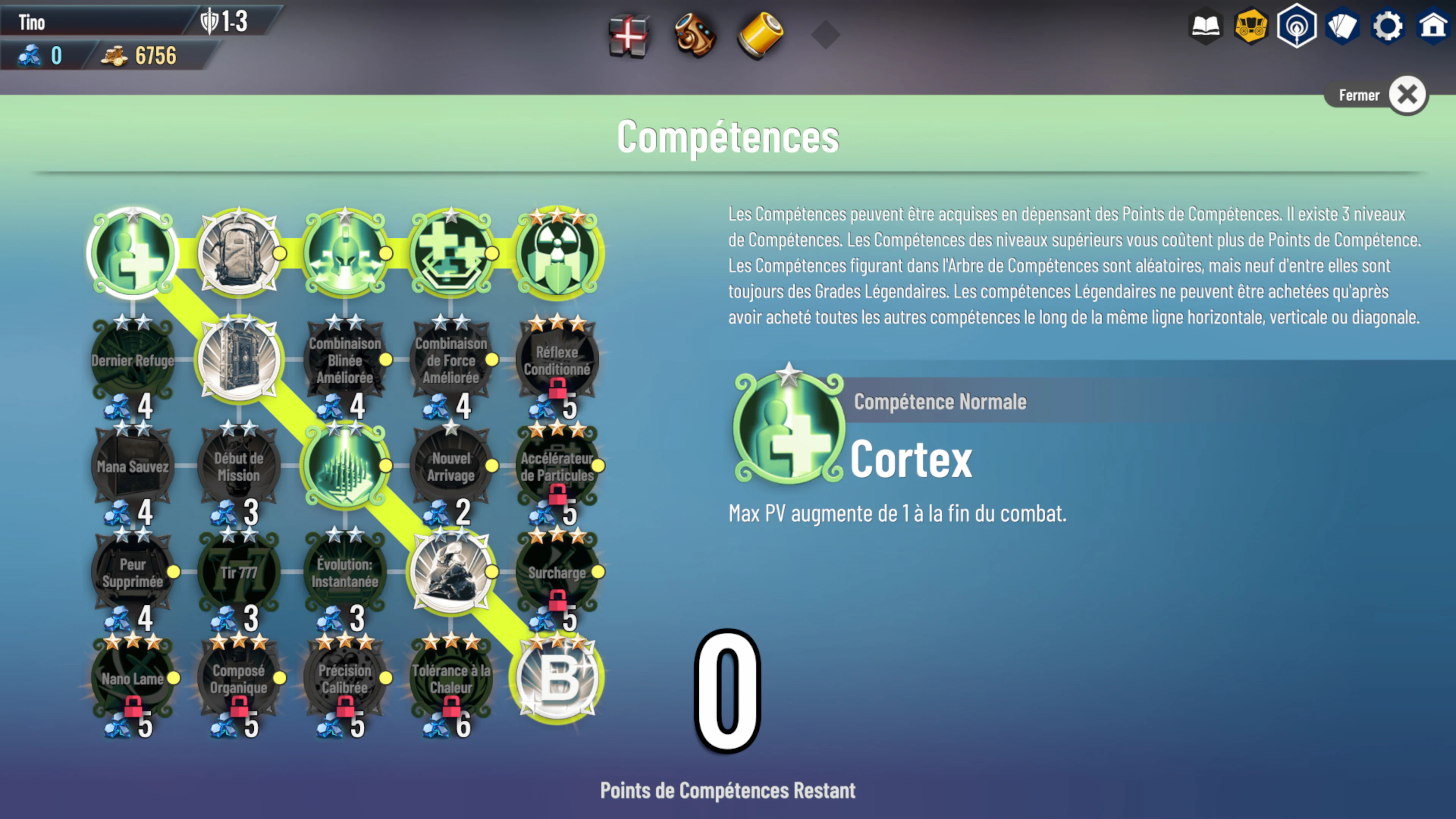Open the card collection panel
The width and height of the screenshot is (1456, 819).
click(1342, 25)
